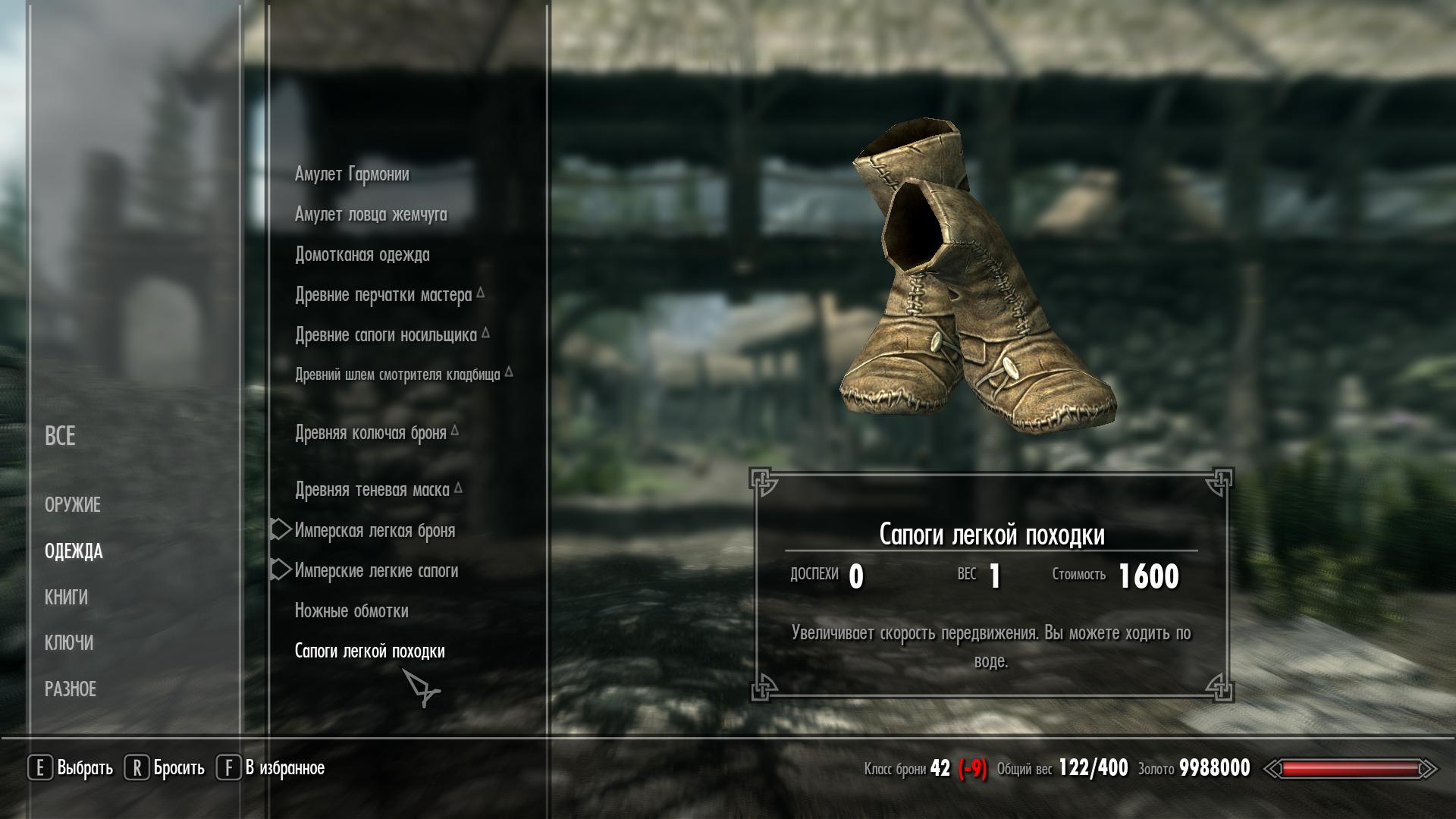The width and height of the screenshot is (1456, 819).
Task: Select Ножные обмотки
Action: [351, 611]
